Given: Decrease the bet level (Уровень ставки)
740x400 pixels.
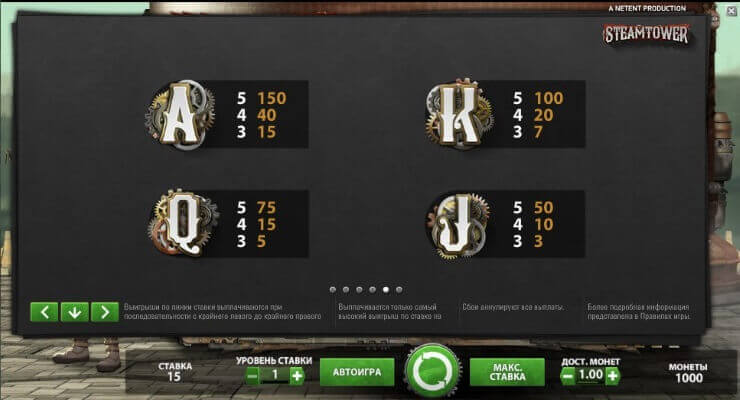Looking at the screenshot, I should coord(253,375).
